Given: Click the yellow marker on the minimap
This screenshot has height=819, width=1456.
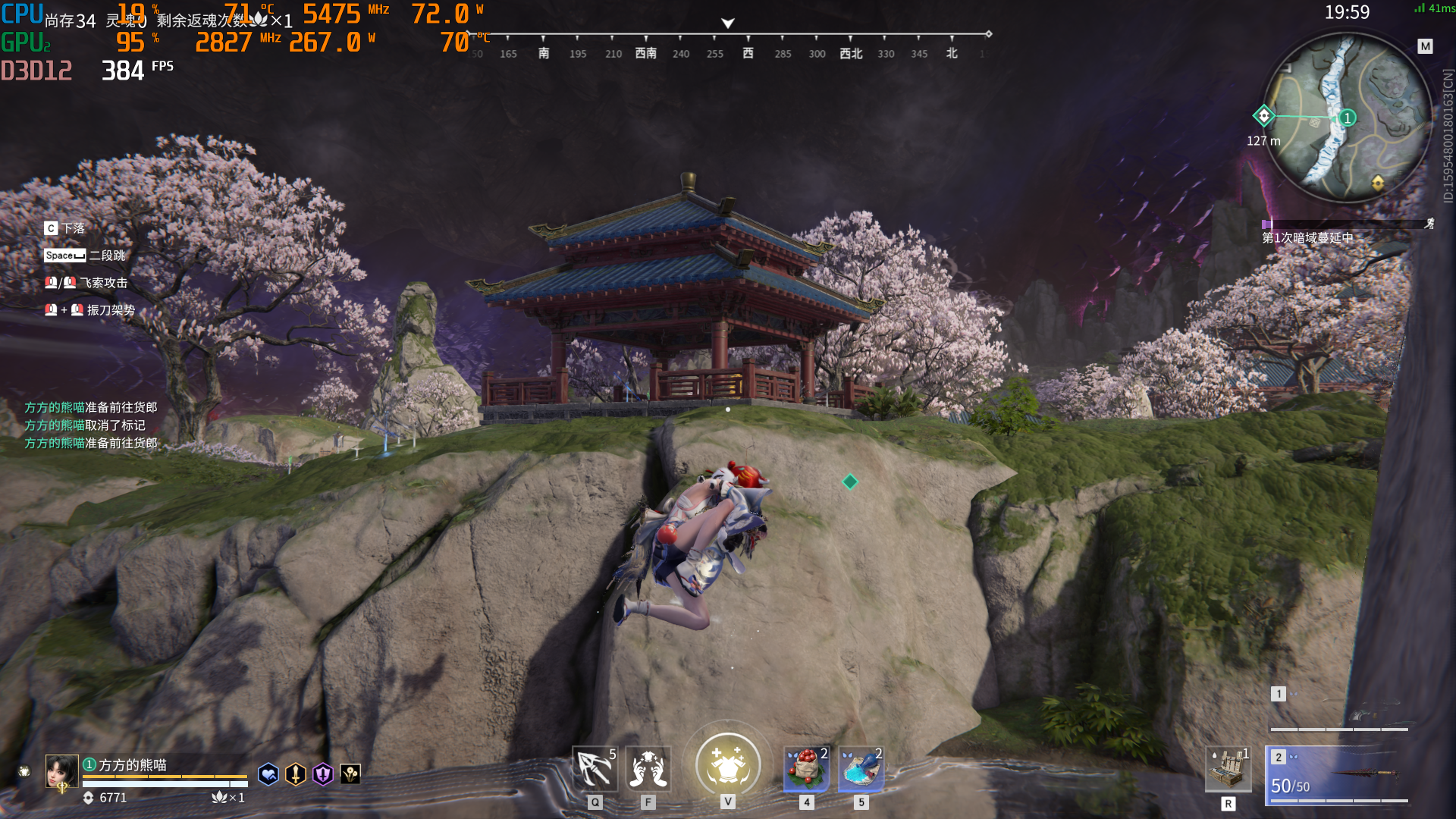Looking at the screenshot, I should pos(1378,183).
